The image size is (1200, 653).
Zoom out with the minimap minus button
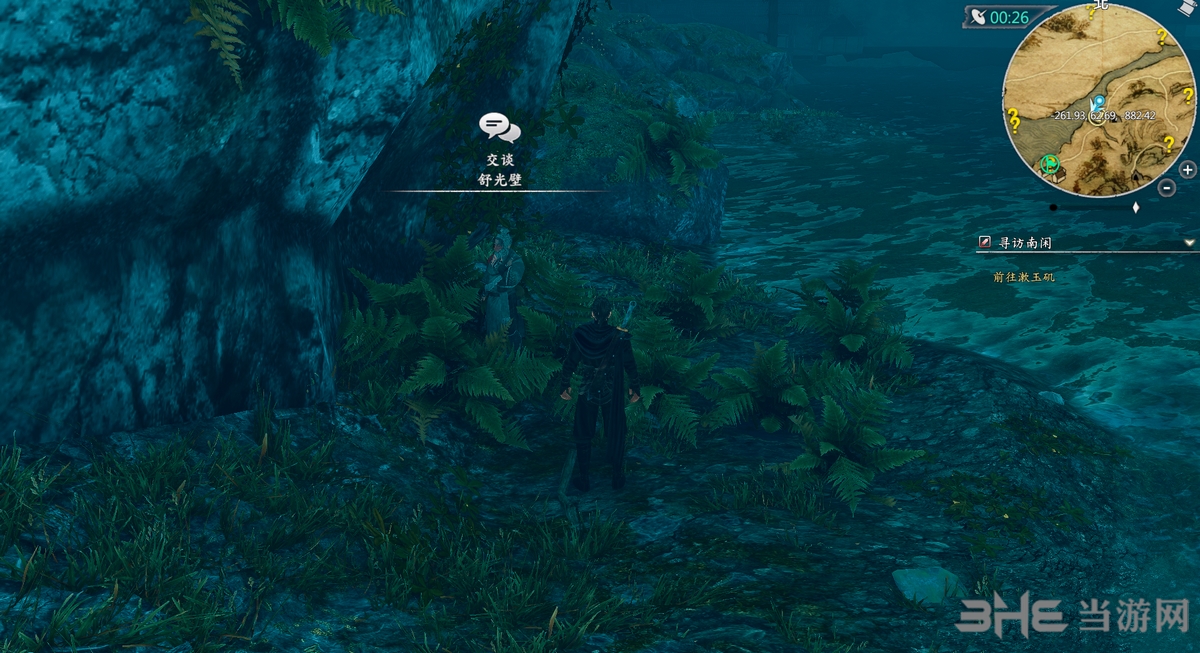(1167, 188)
